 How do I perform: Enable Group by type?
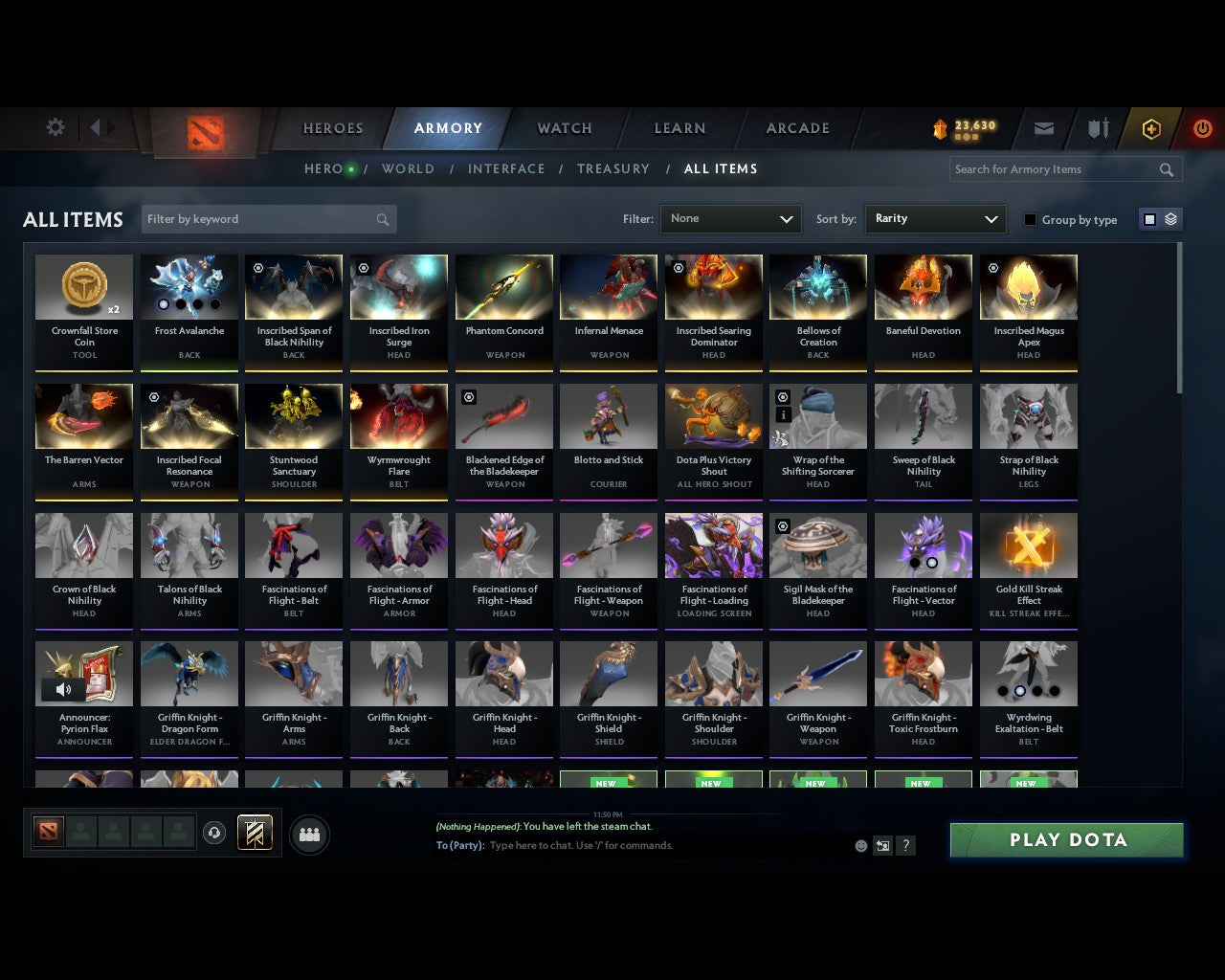tap(1030, 219)
